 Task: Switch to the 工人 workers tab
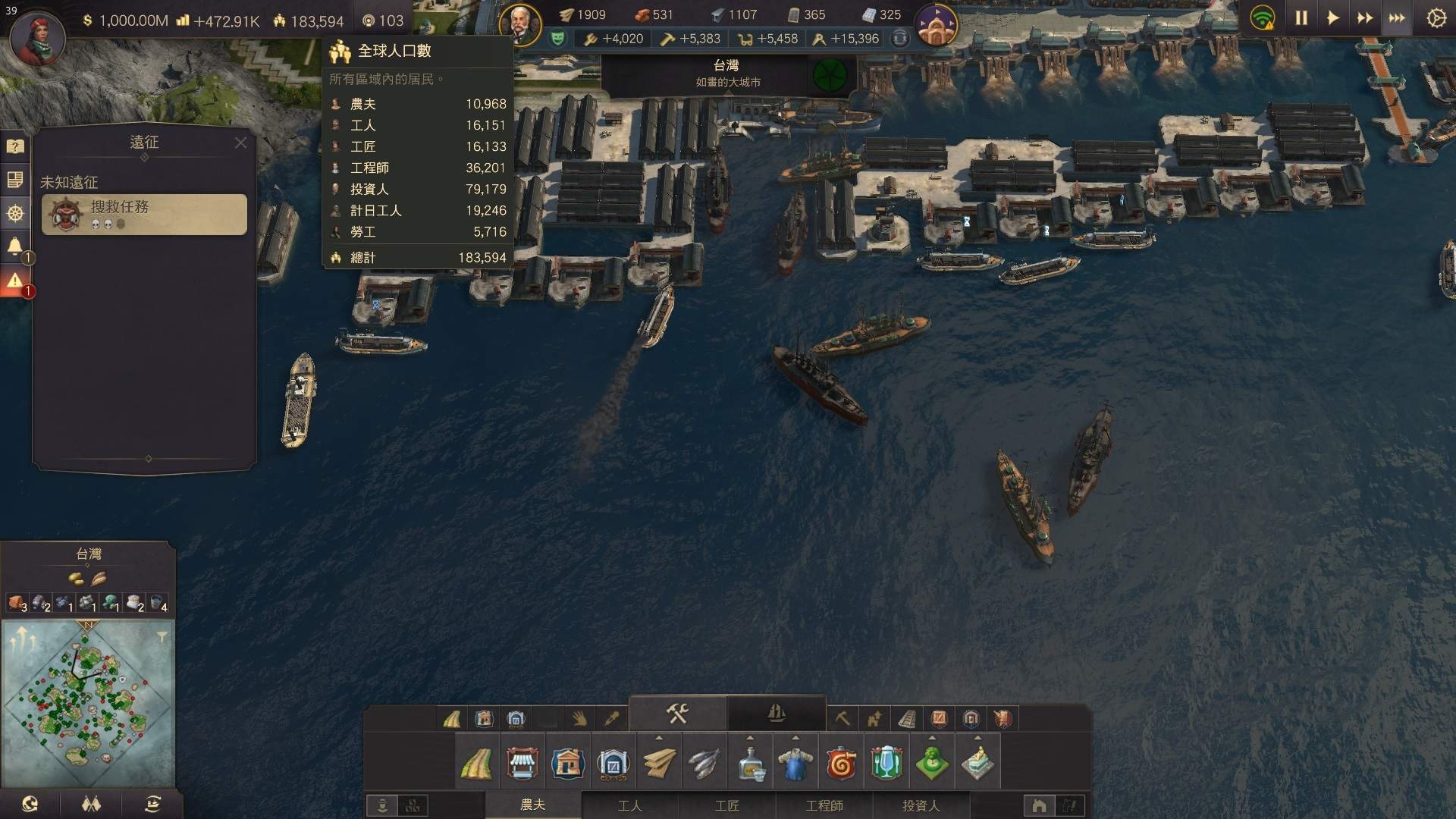click(629, 805)
